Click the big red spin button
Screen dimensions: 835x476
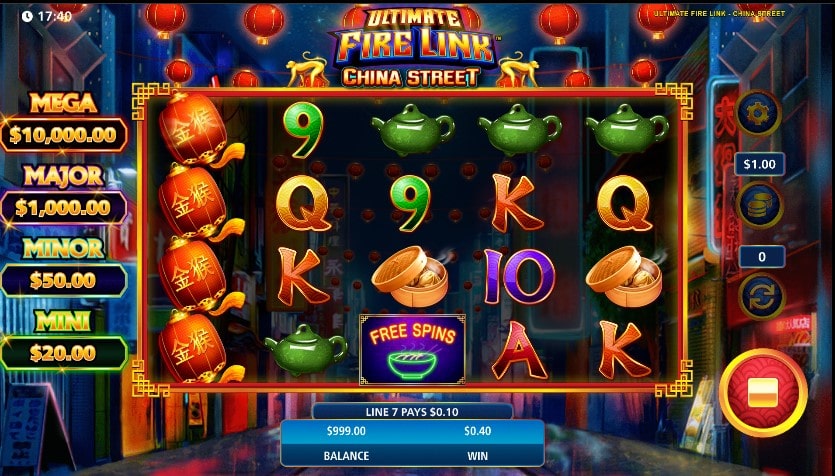pyautogui.click(x=763, y=393)
